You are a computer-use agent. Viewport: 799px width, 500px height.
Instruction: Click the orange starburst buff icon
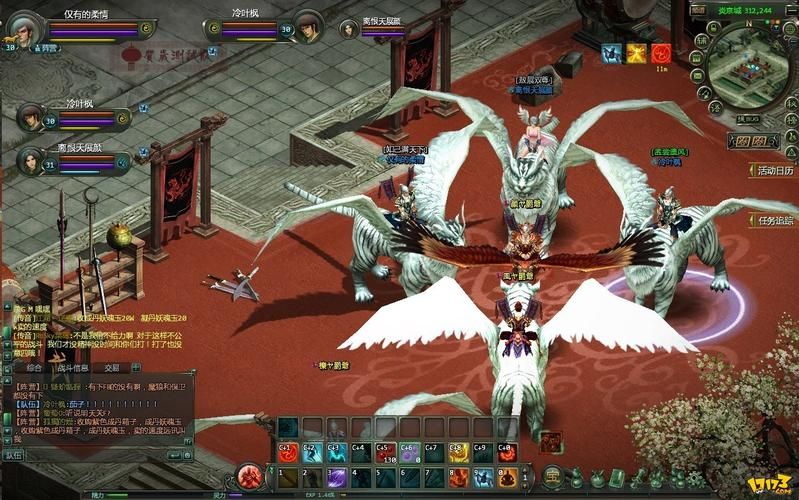pyautogui.click(x=636, y=53)
